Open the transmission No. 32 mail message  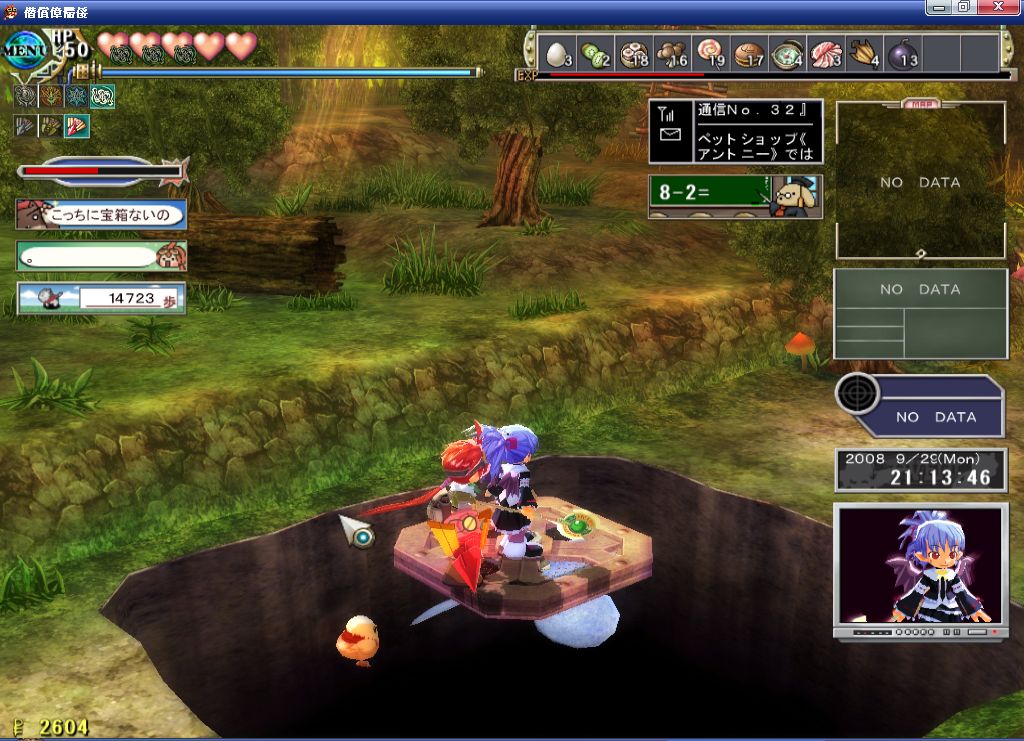(736, 131)
